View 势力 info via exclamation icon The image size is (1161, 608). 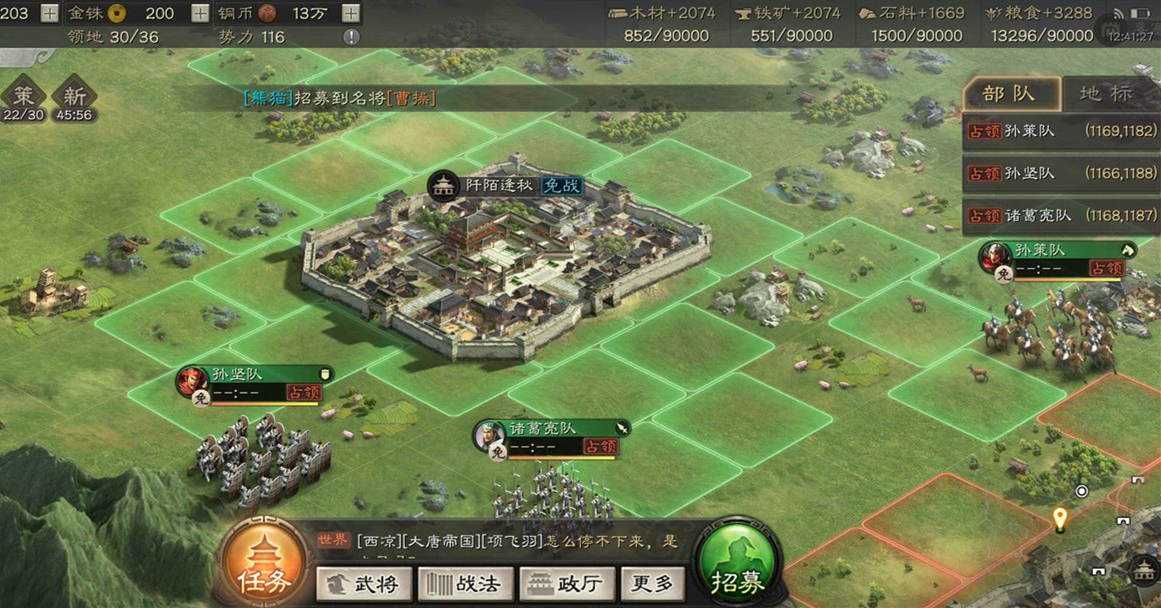pos(351,37)
